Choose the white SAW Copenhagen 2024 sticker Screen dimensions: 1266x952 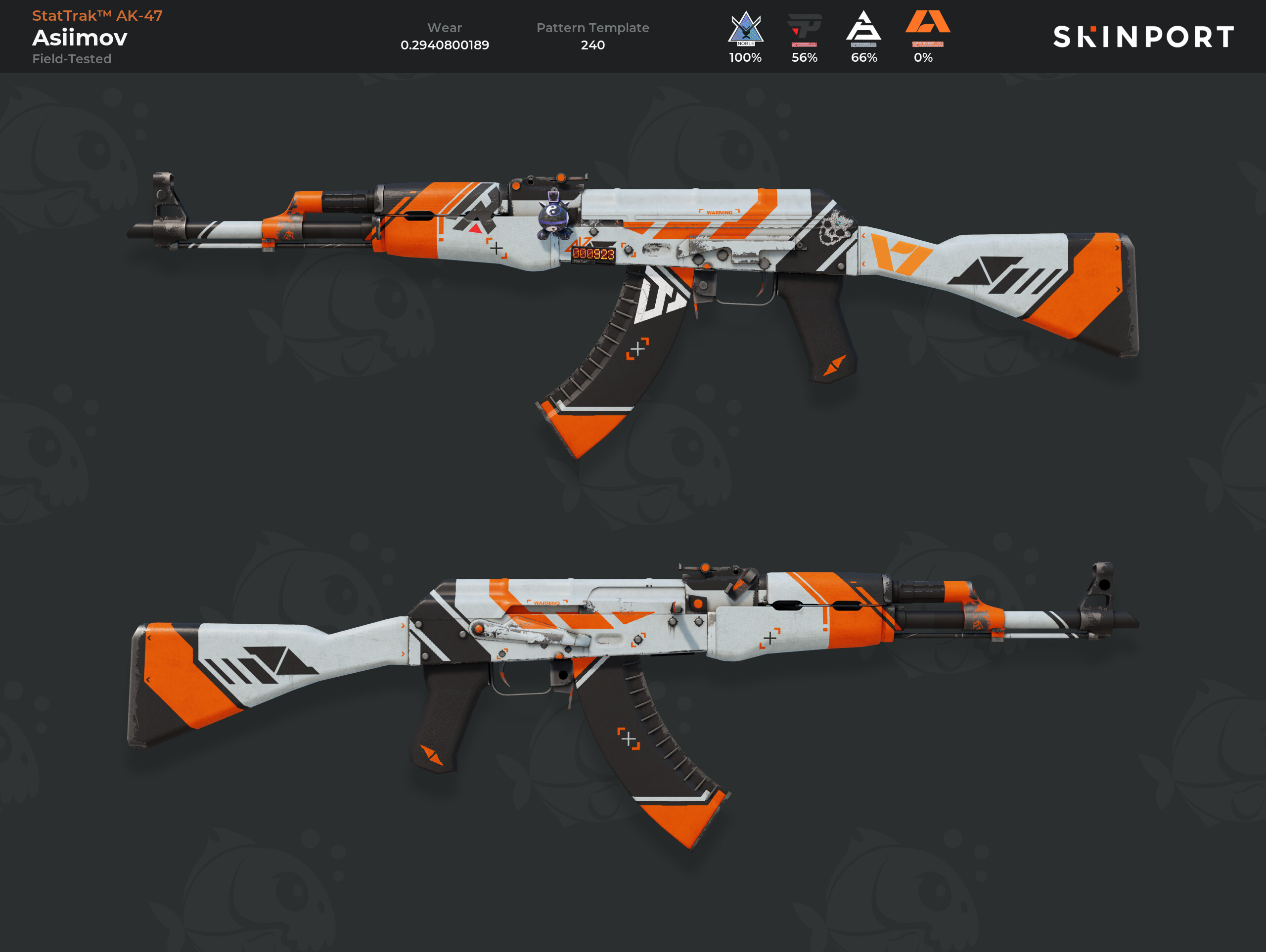863,29
